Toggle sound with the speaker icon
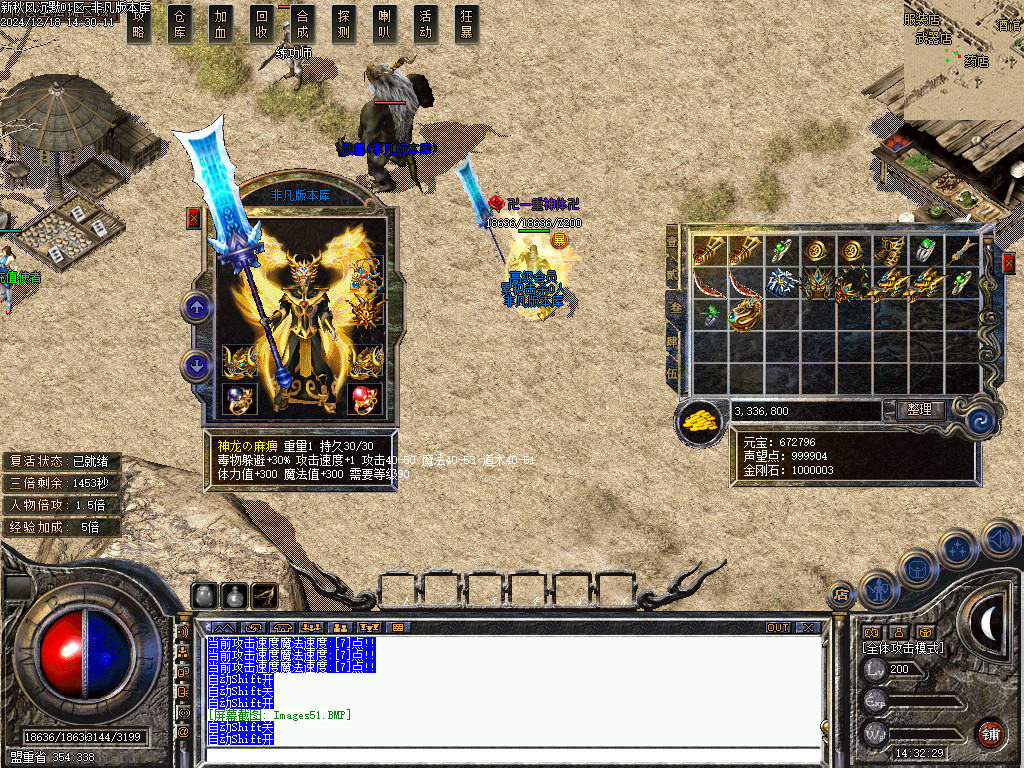The height and width of the screenshot is (768, 1024). (x=999, y=538)
